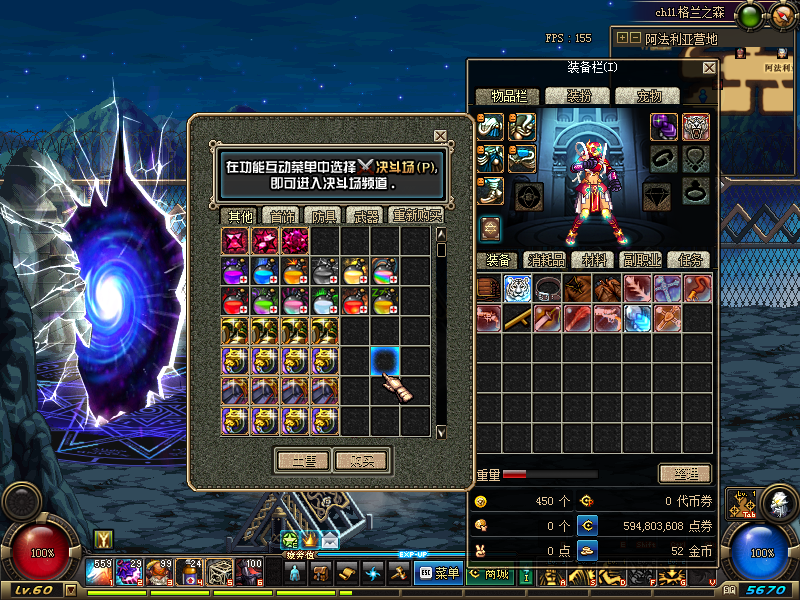The image size is (800, 600).
Task: Select the black belt item in inventory
Action: point(547,289)
